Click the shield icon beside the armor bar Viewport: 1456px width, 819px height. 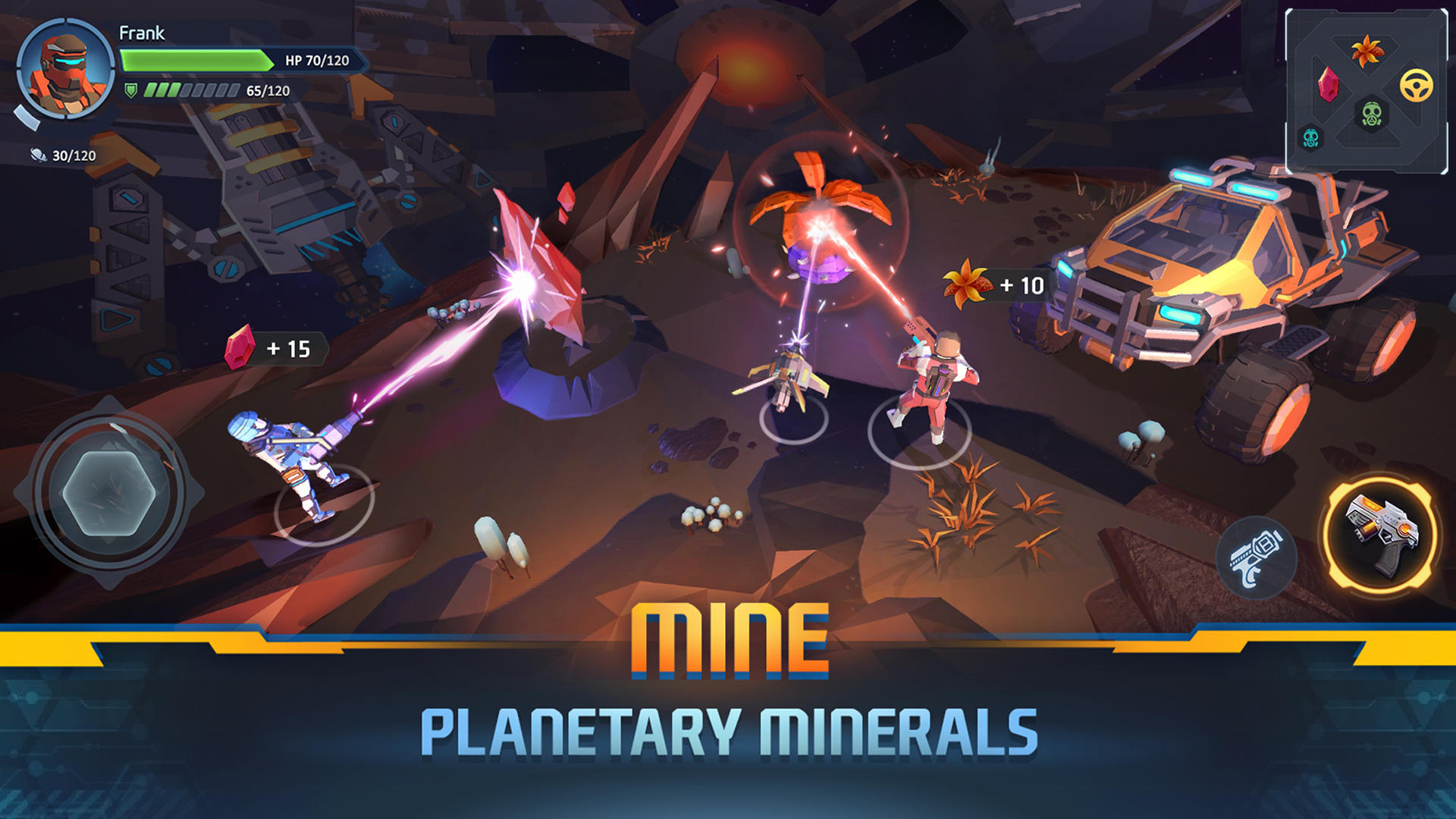pos(130,92)
